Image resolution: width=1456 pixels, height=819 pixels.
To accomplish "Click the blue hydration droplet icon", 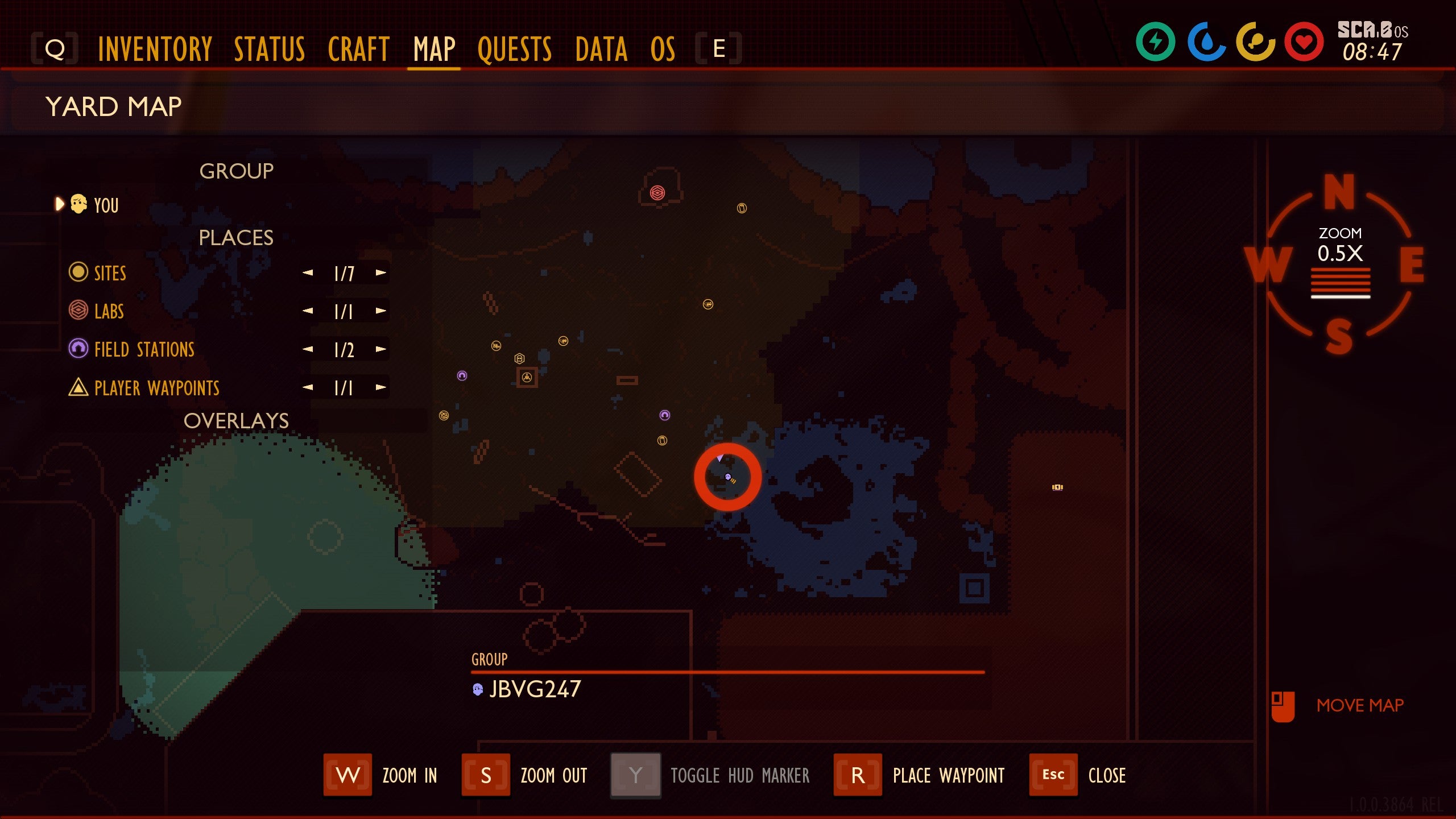I will [x=1206, y=42].
